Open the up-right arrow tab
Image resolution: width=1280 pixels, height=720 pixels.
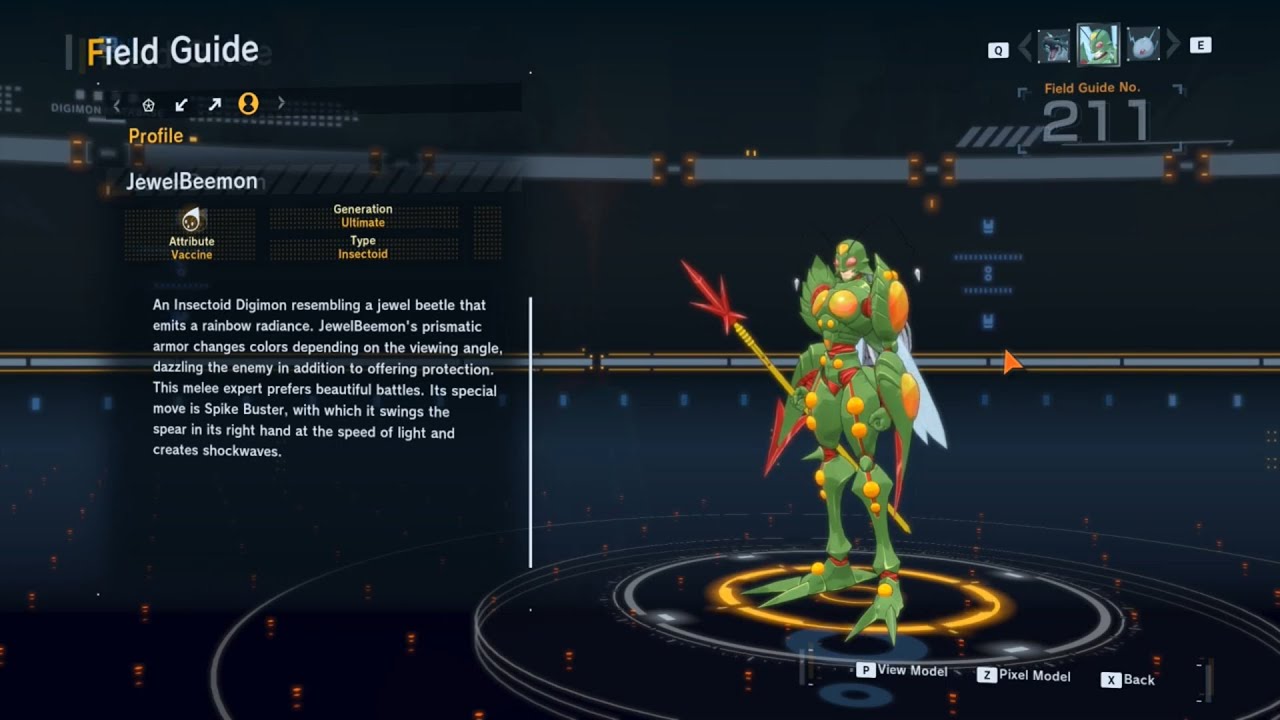[214, 104]
